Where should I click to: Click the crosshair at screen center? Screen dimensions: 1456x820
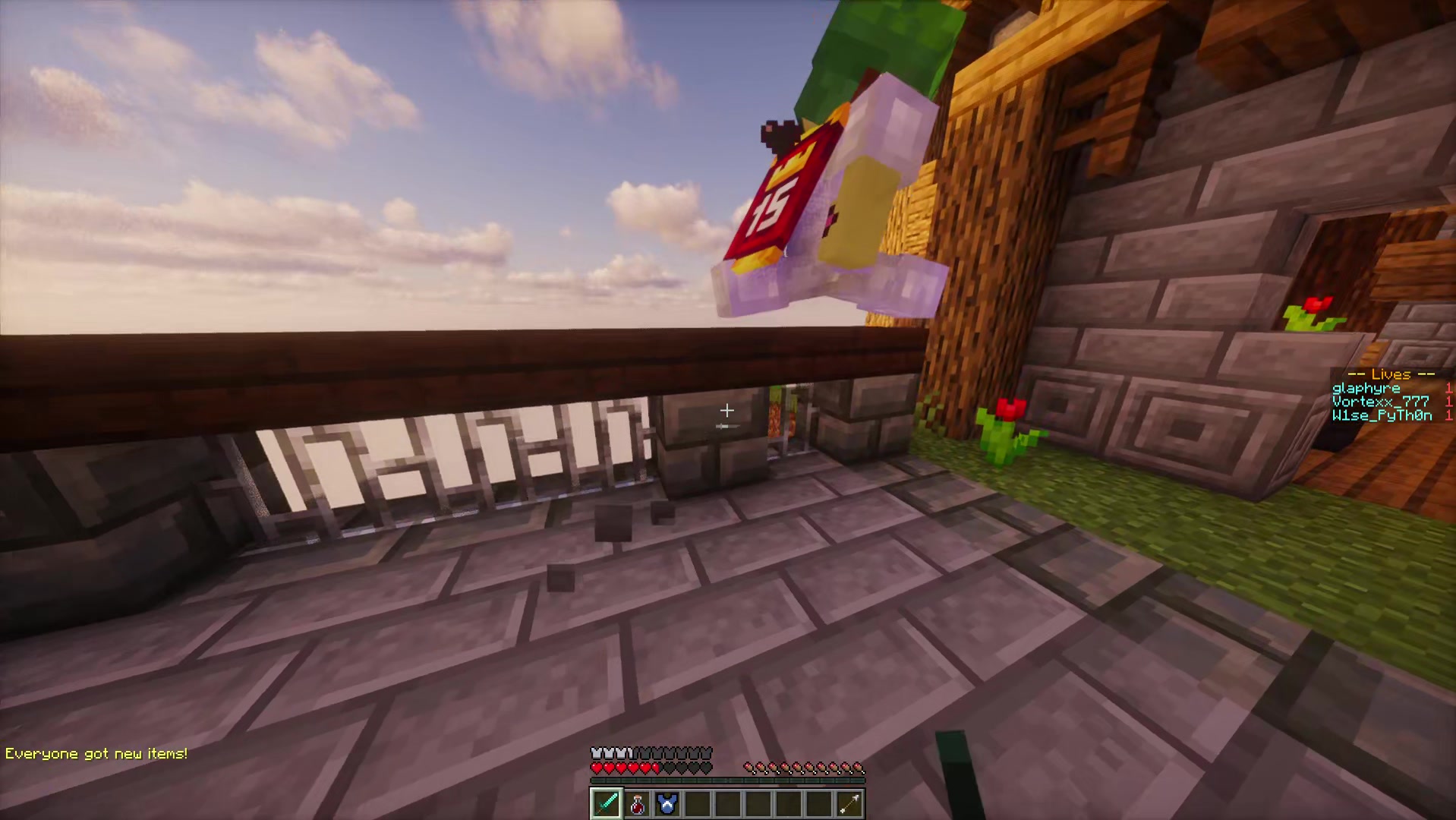click(x=726, y=410)
